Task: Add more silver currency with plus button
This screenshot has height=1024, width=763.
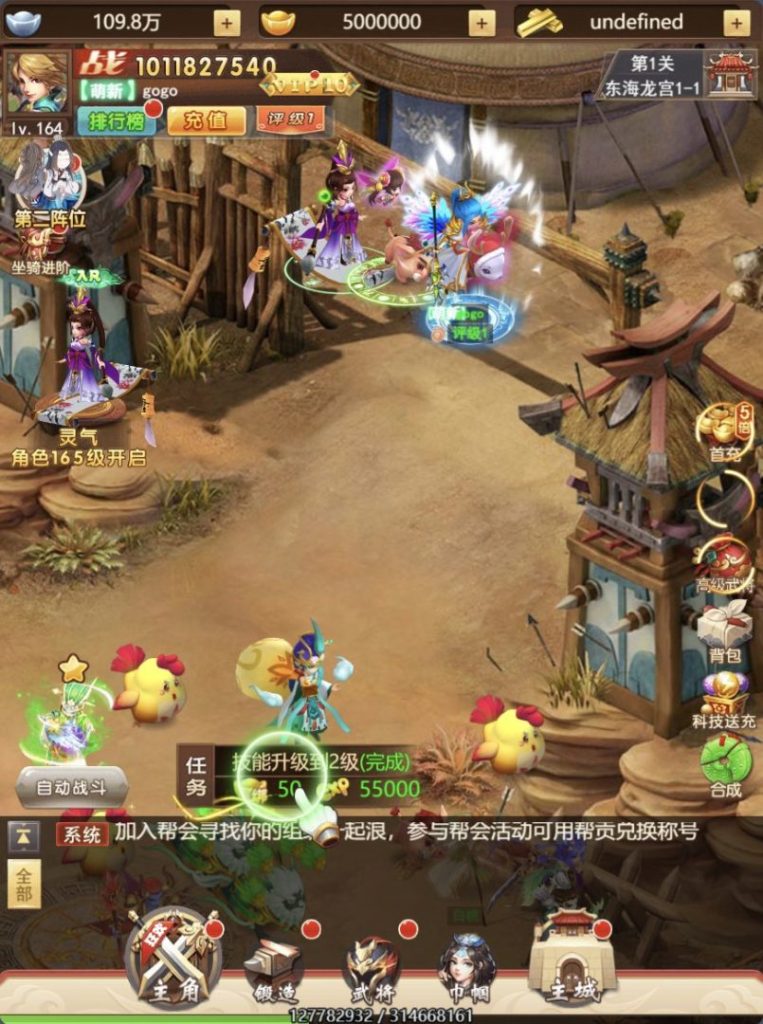Action: (227, 22)
